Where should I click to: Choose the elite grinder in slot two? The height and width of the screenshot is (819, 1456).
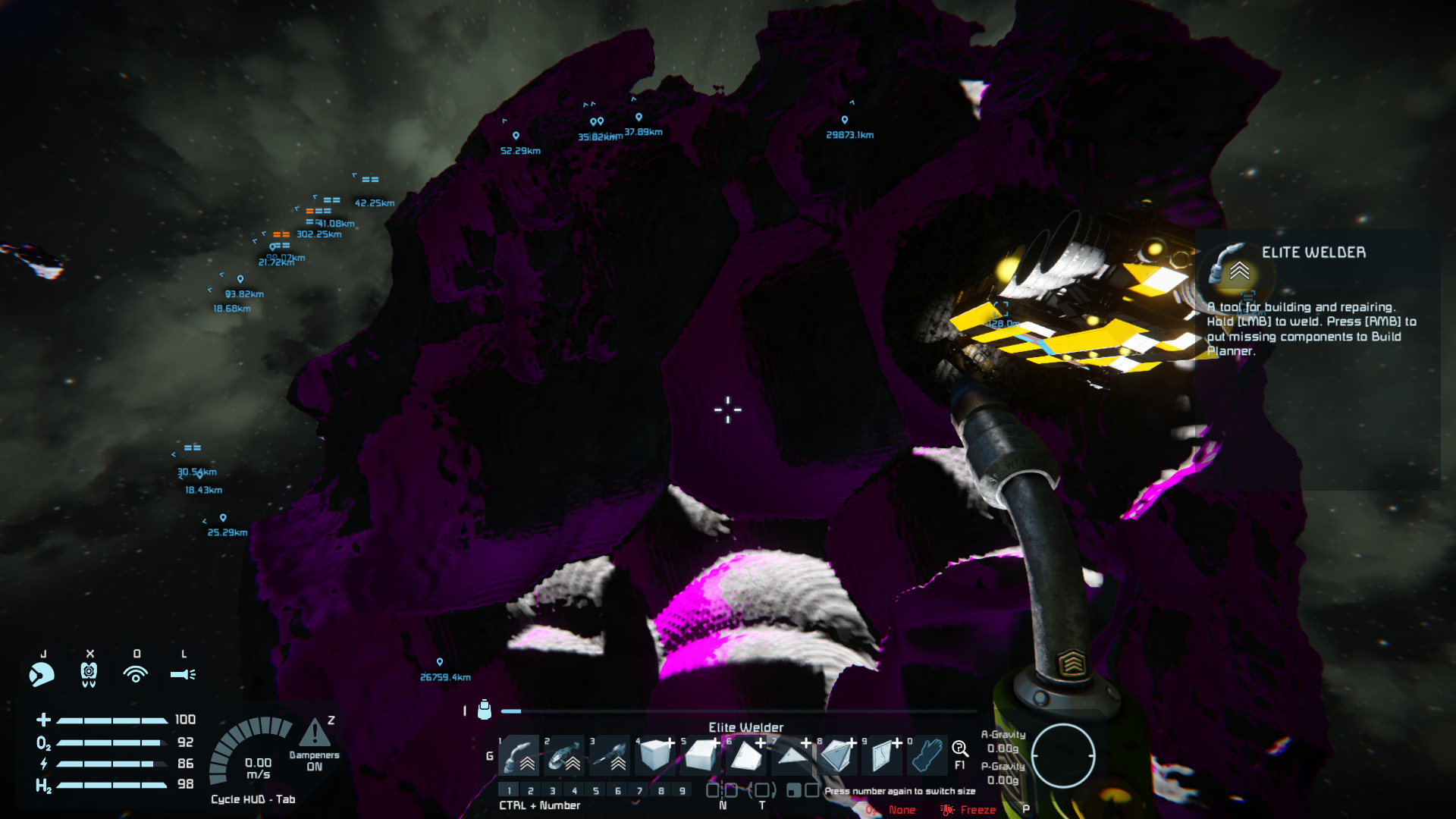[x=565, y=755]
